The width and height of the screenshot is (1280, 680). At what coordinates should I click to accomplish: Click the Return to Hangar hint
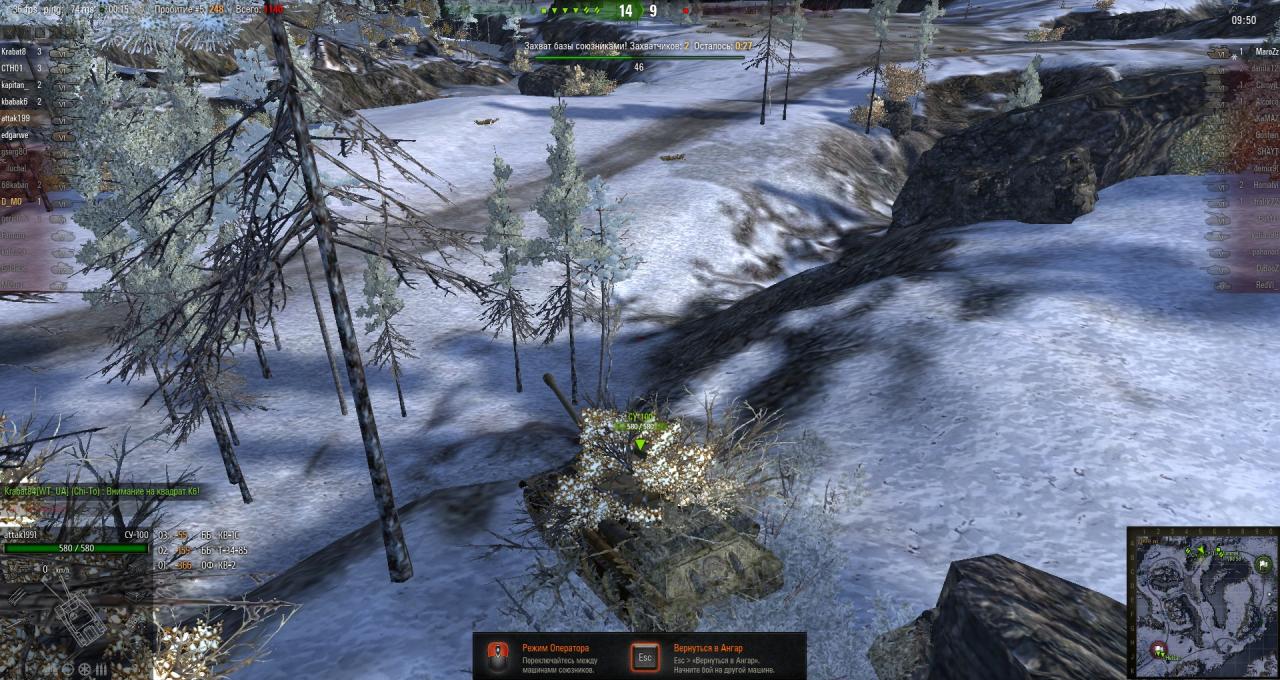pyautogui.click(x=719, y=655)
